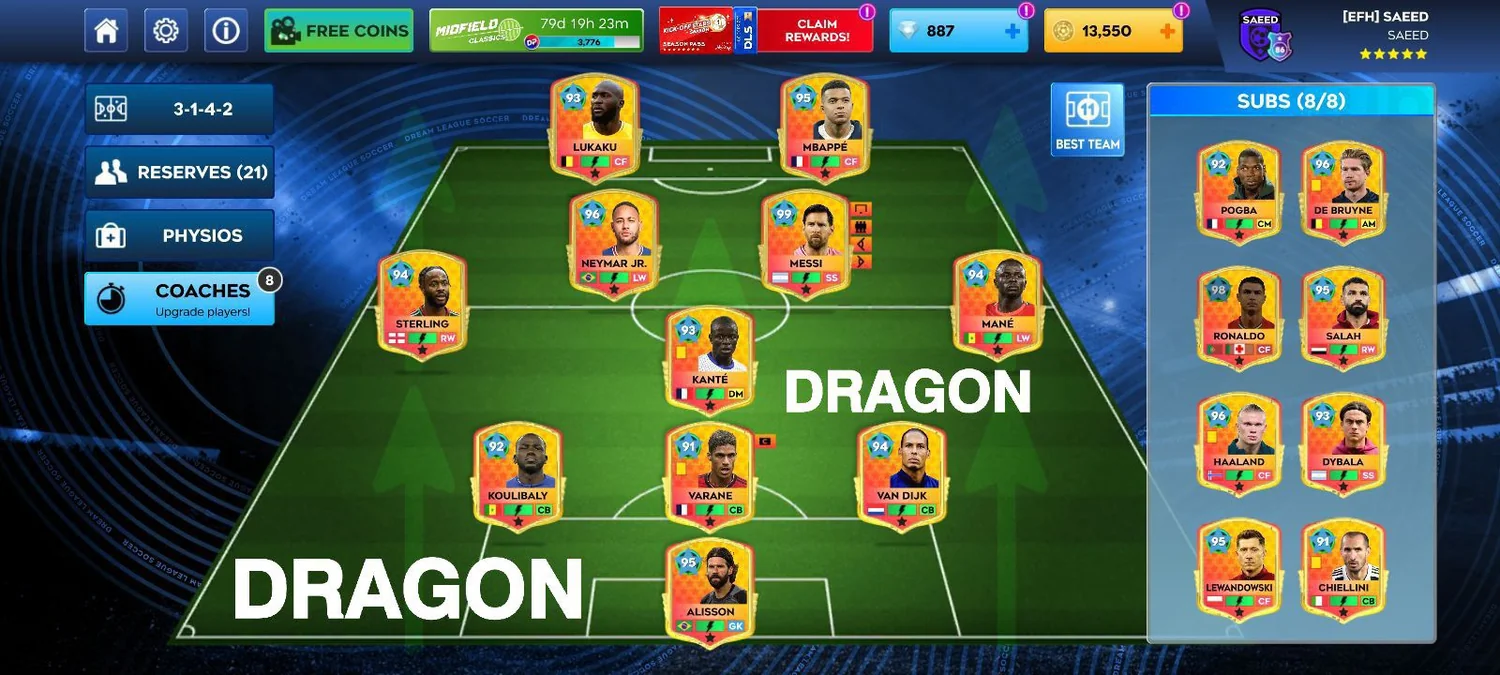Claim Rewards from the season pass

(x=816, y=31)
